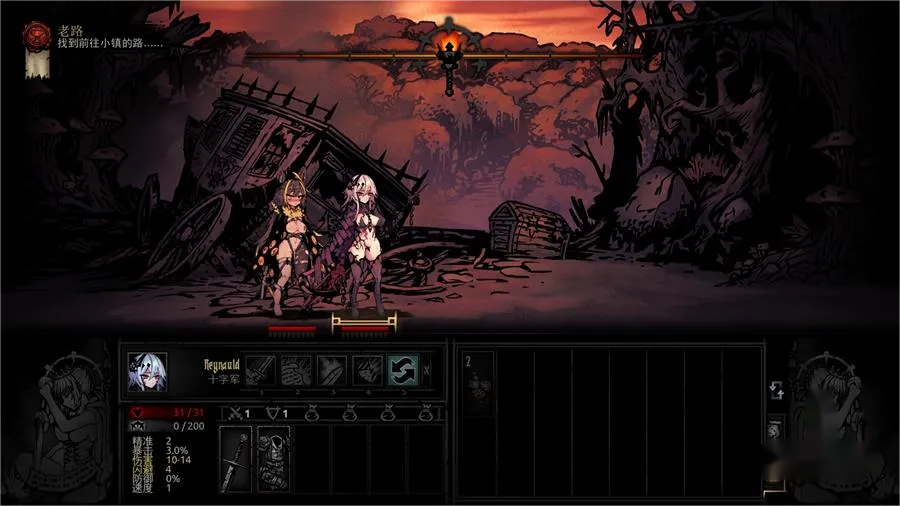The width and height of the screenshot is (900, 506).
Task: Select the inventory item stacked with 2
Action: click(477, 377)
